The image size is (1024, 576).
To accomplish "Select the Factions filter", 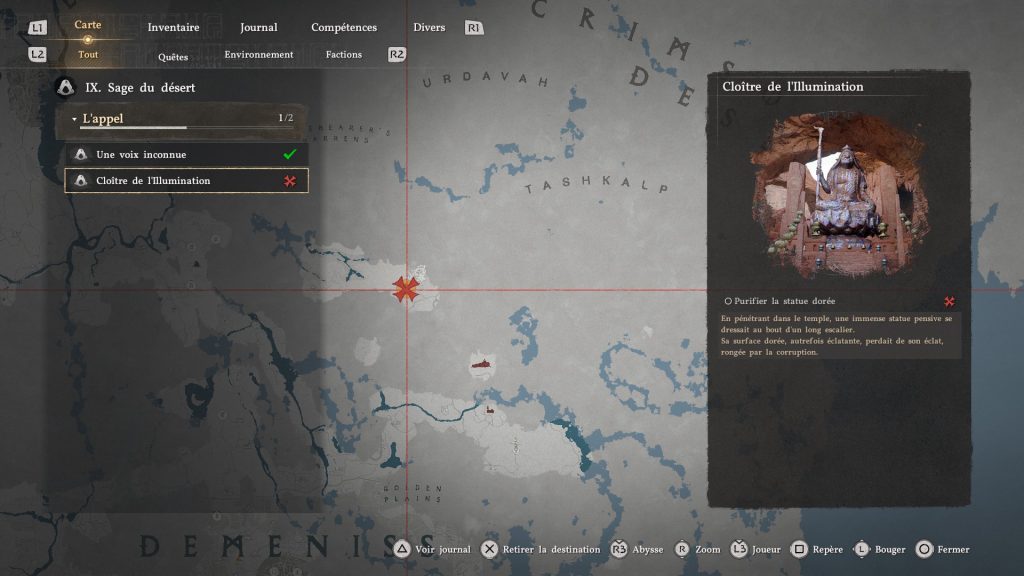I will point(344,54).
